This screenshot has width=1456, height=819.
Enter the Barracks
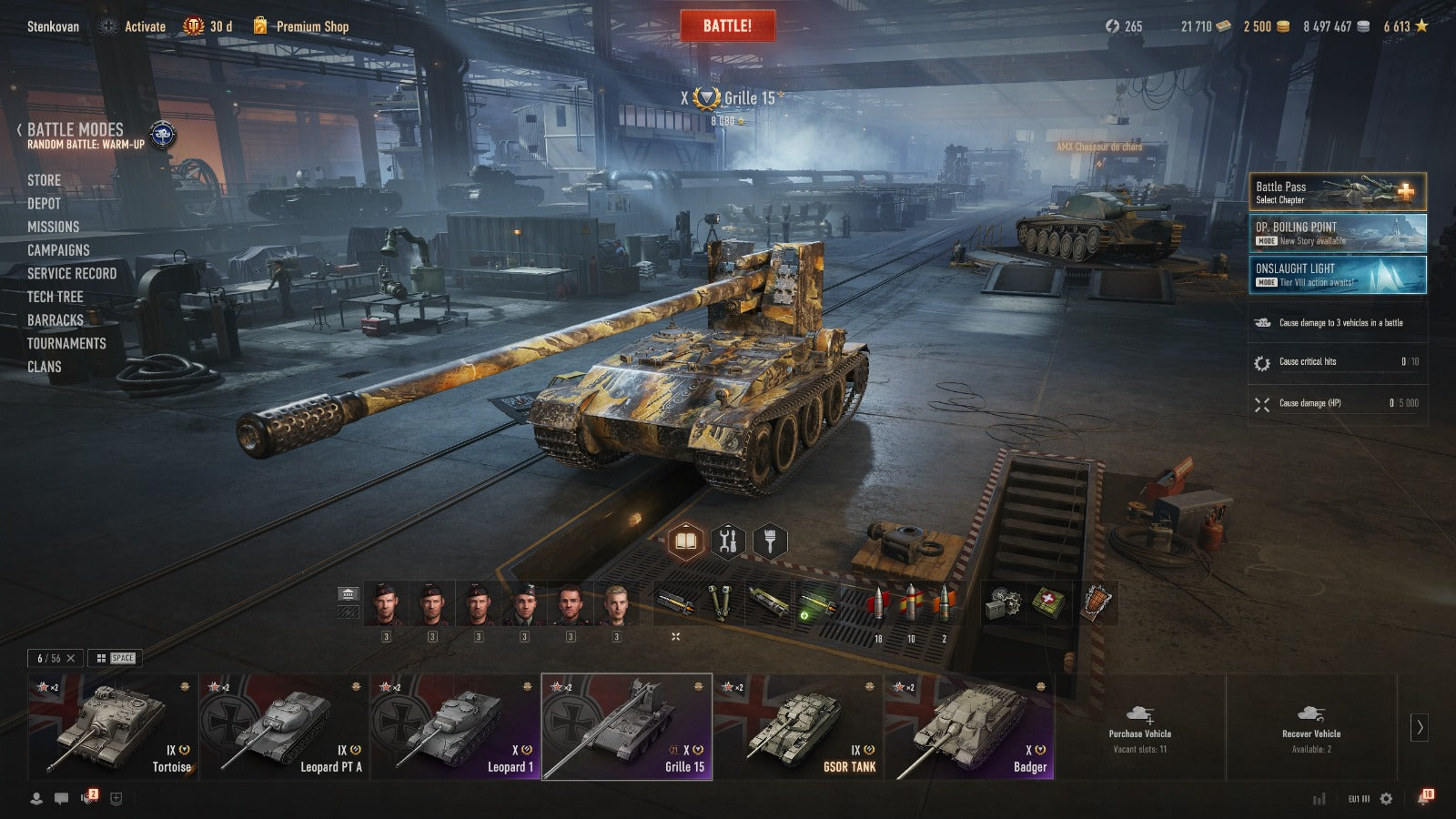[x=55, y=320]
